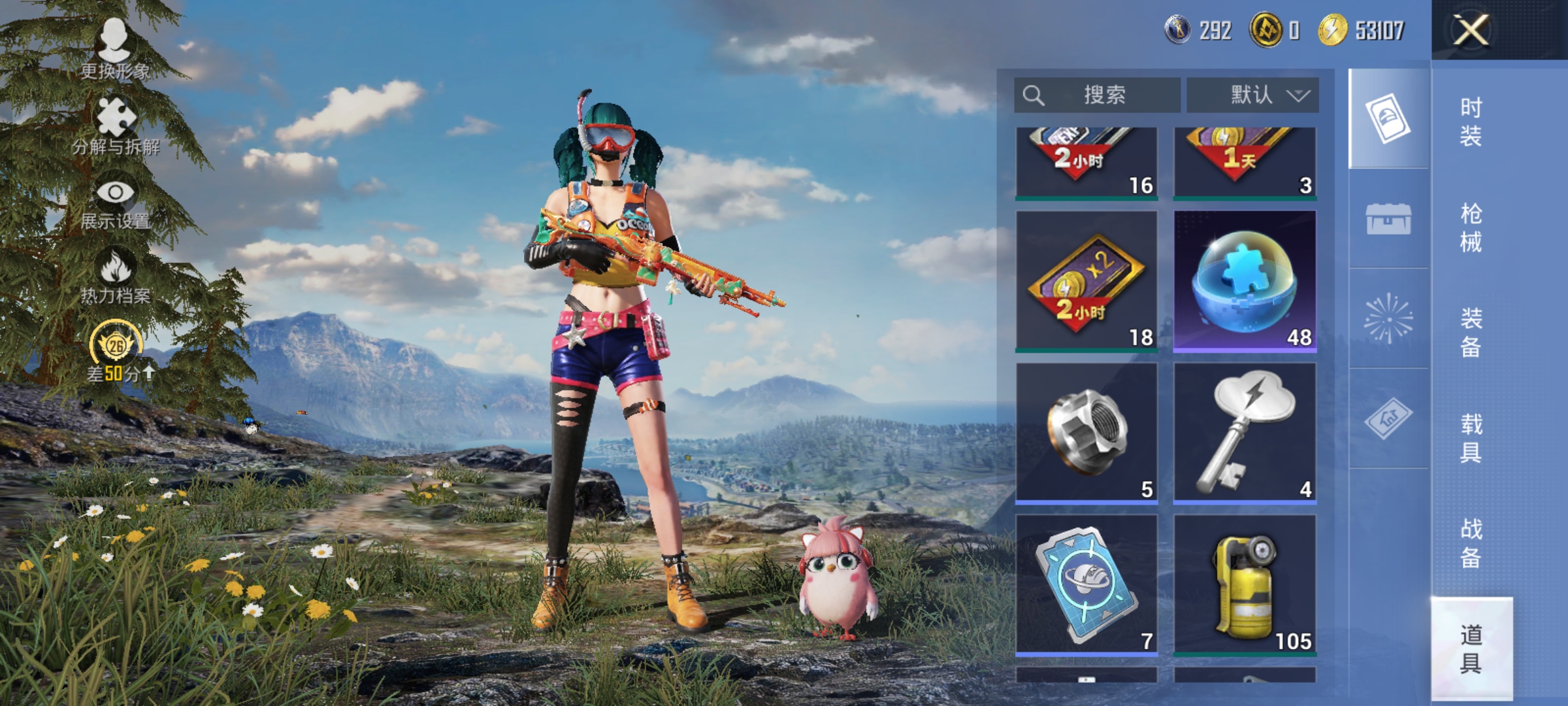
Task: Select the 道具 items tab
Action: 1471,648
